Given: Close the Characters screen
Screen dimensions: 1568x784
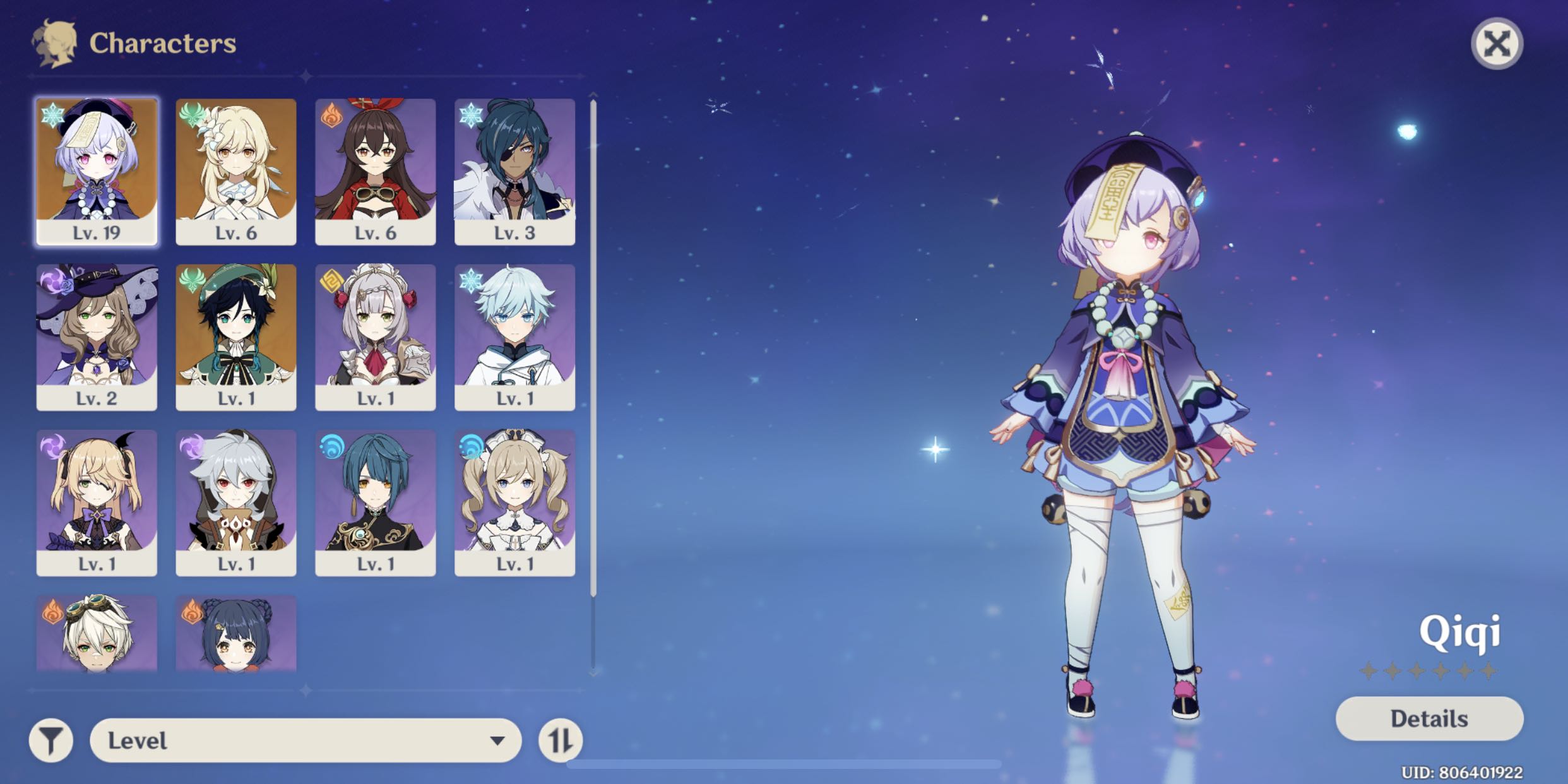Looking at the screenshot, I should coord(1496,44).
